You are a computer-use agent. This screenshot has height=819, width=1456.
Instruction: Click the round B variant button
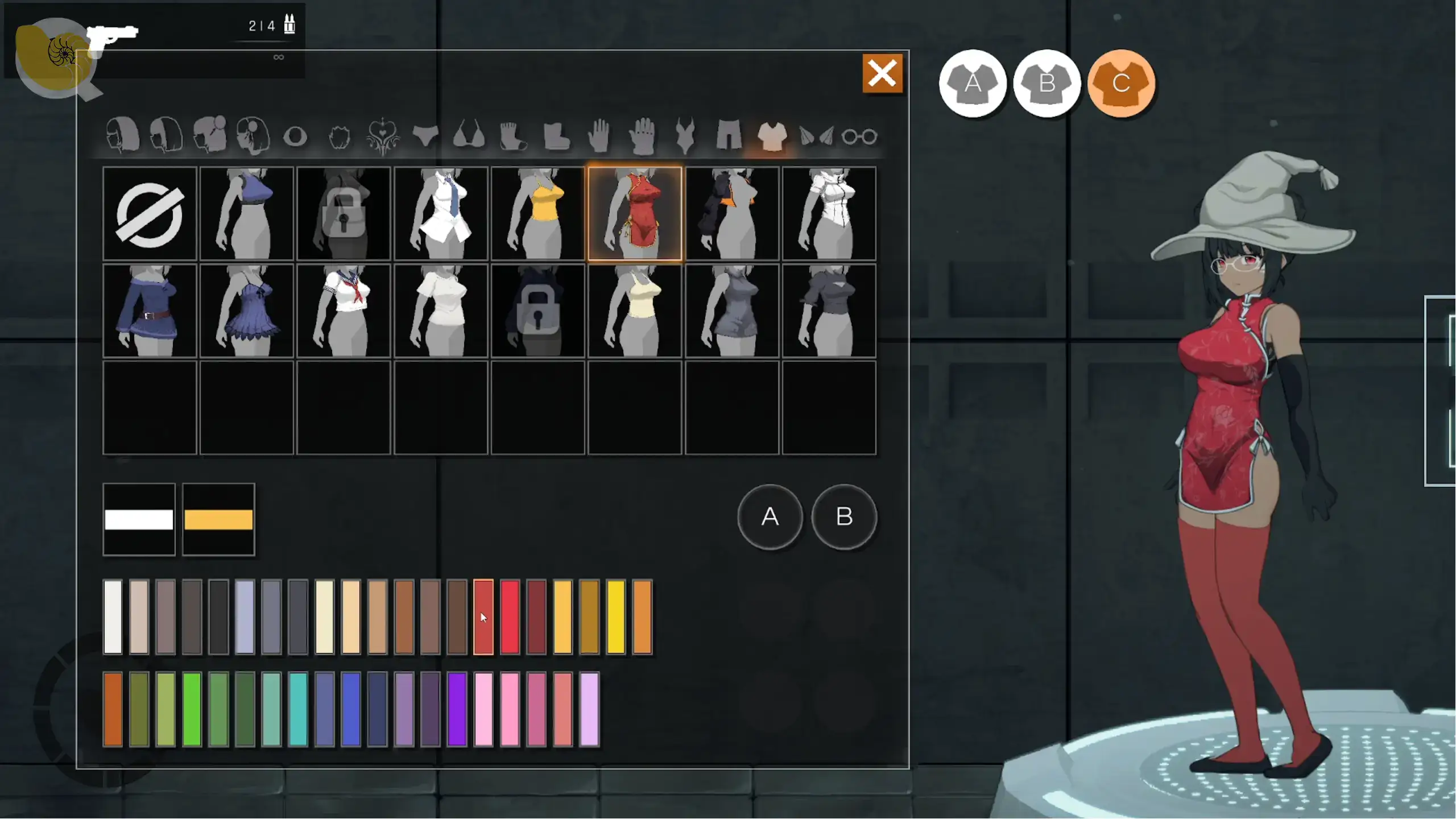(x=844, y=516)
